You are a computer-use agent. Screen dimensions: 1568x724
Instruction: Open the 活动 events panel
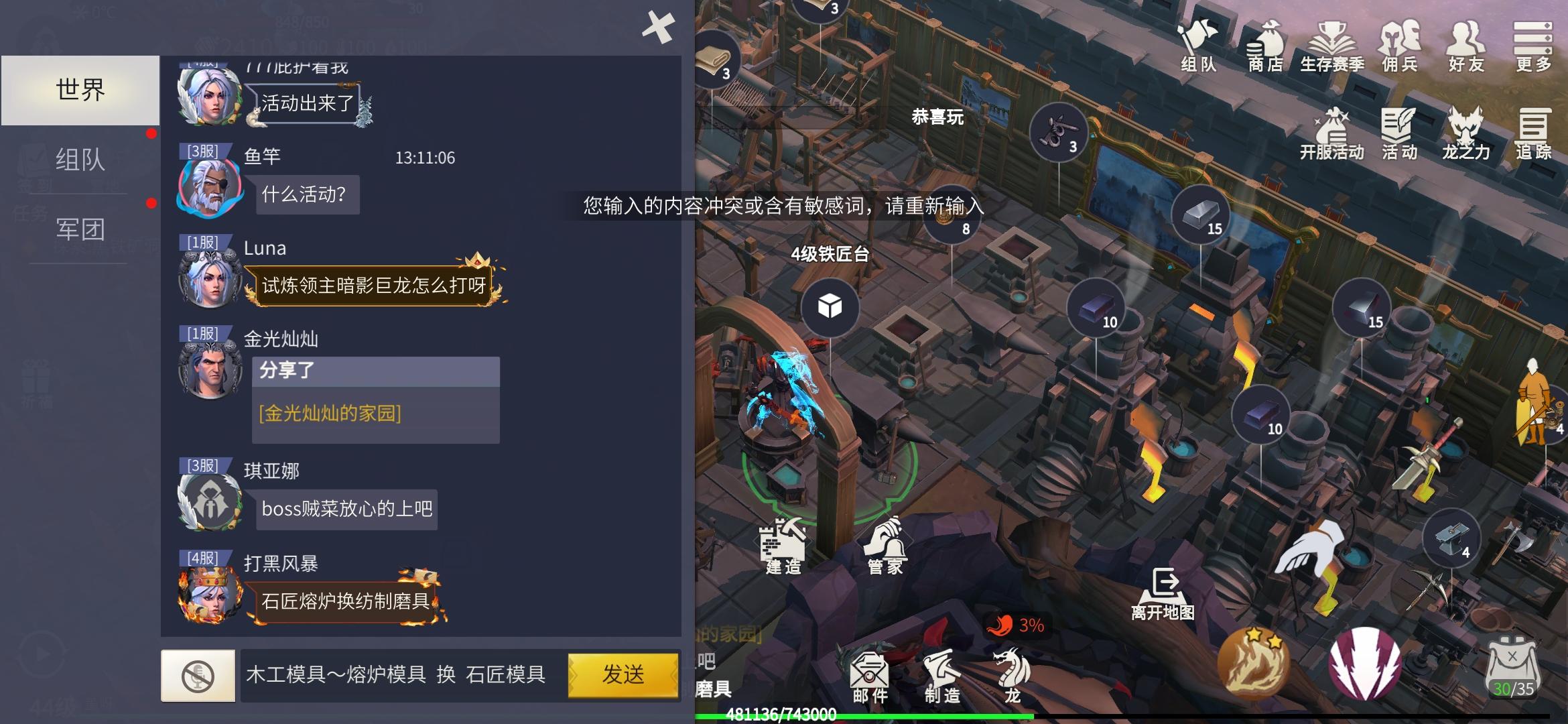1400,131
